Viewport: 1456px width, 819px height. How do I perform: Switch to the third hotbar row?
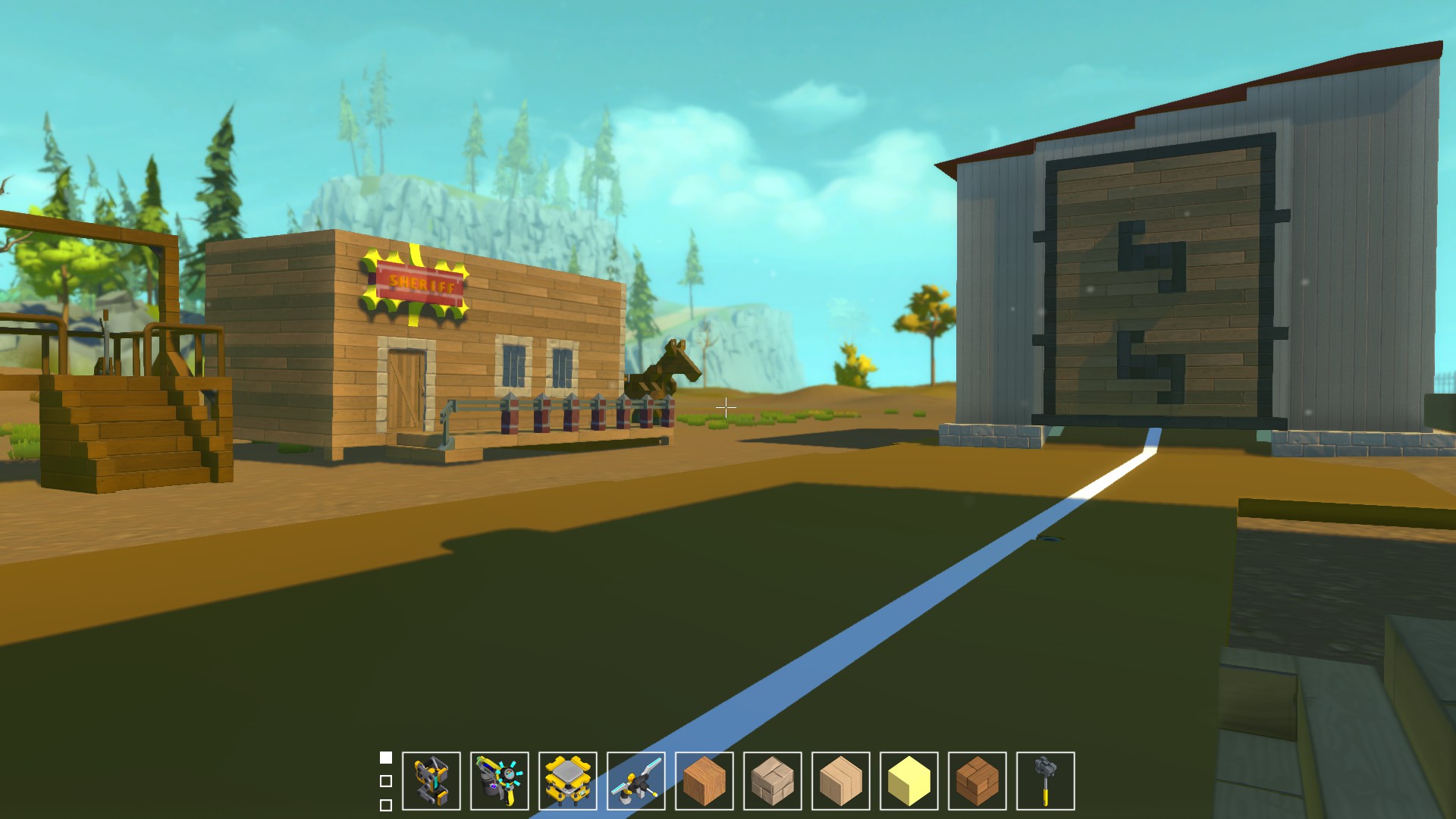click(386, 802)
